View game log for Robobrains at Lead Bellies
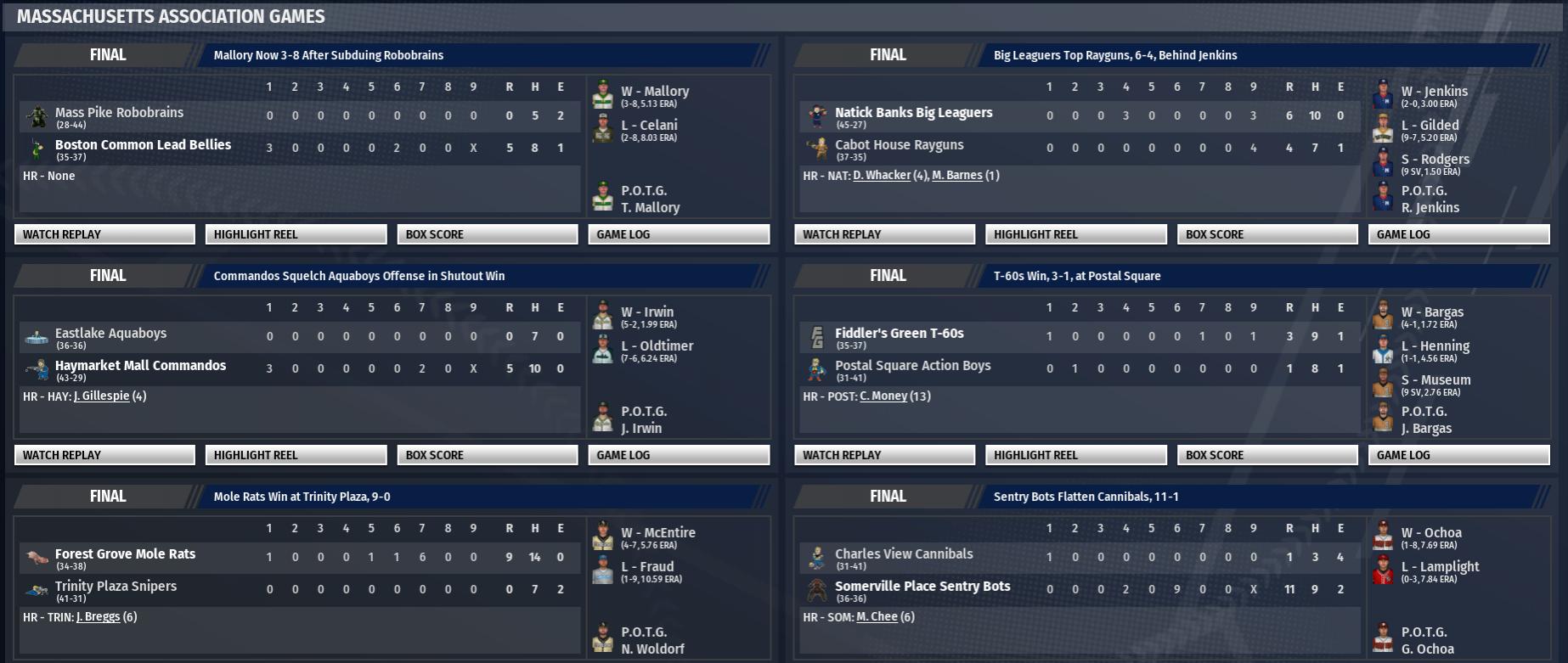Screen dimensions: 1568x663 coord(679,234)
